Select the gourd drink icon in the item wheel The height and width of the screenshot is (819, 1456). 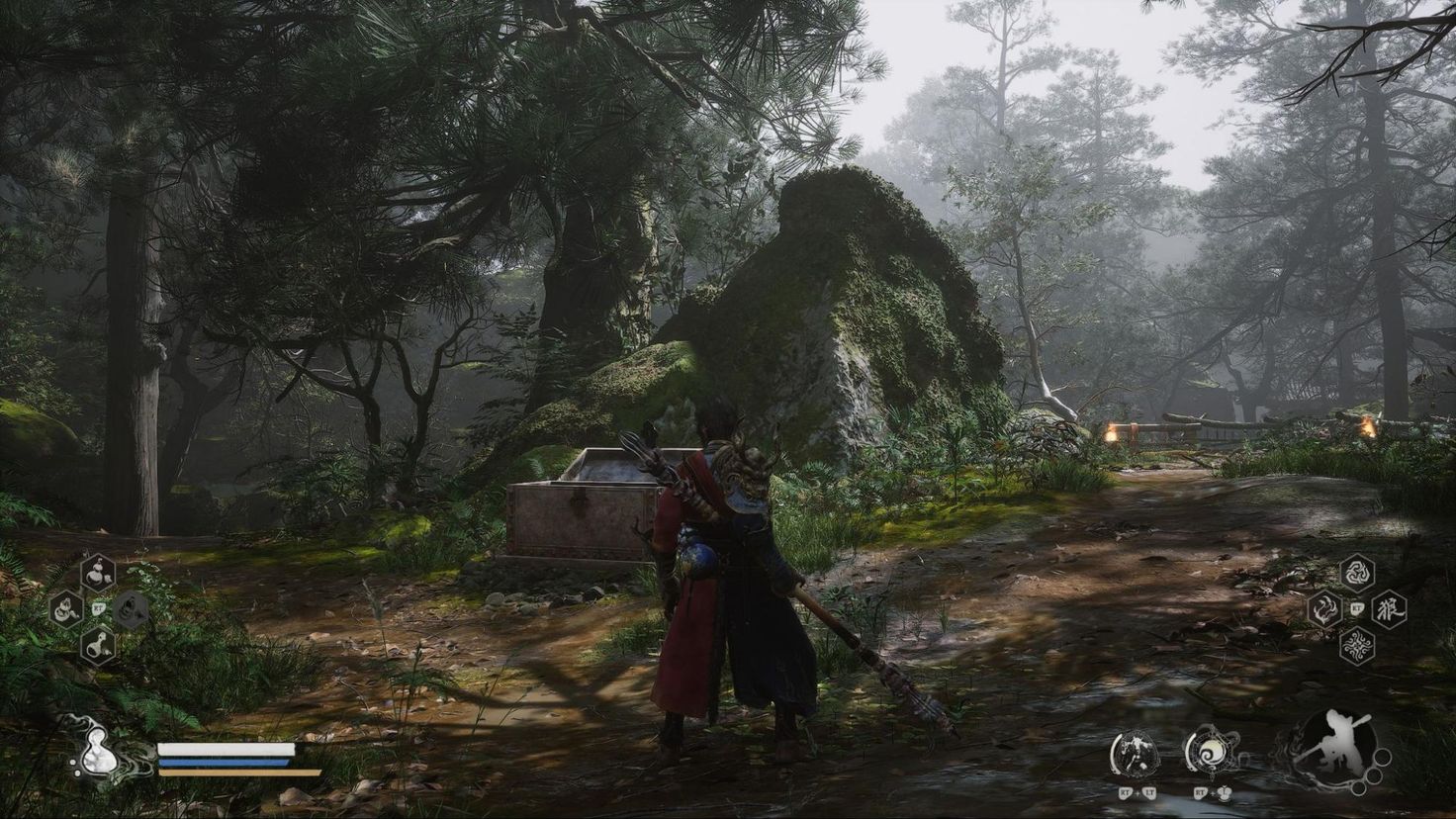(x=100, y=573)
